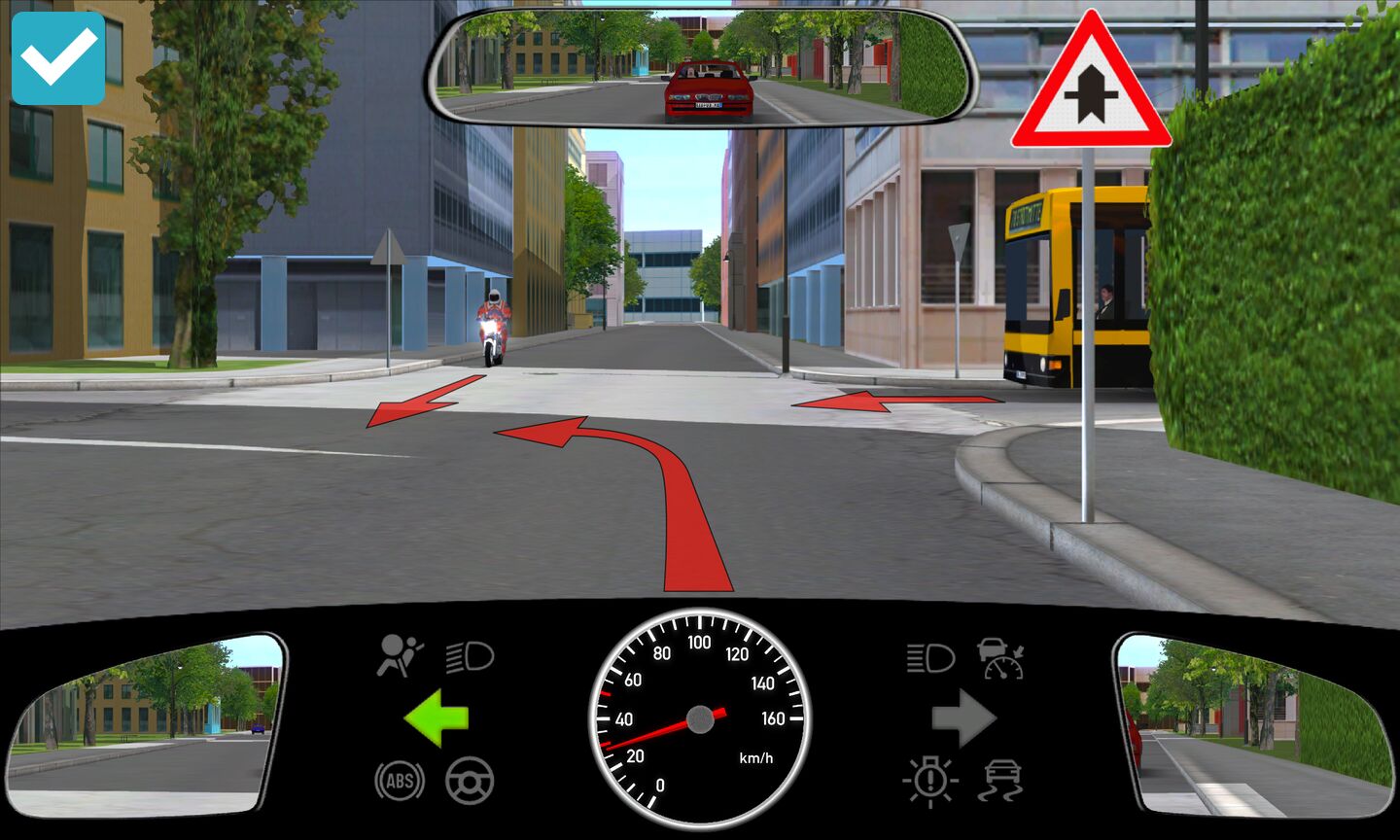
Task: Select the airbag warning icon
Action: tap(400, 656)
